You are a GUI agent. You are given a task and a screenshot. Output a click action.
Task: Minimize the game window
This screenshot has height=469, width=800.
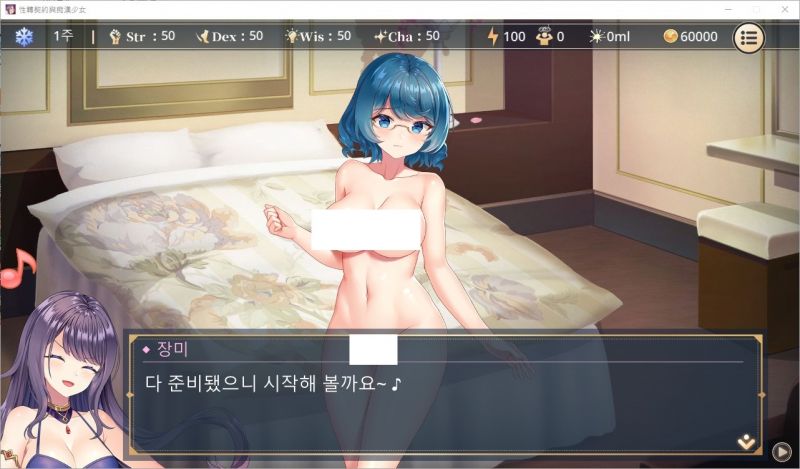(727, 8)
